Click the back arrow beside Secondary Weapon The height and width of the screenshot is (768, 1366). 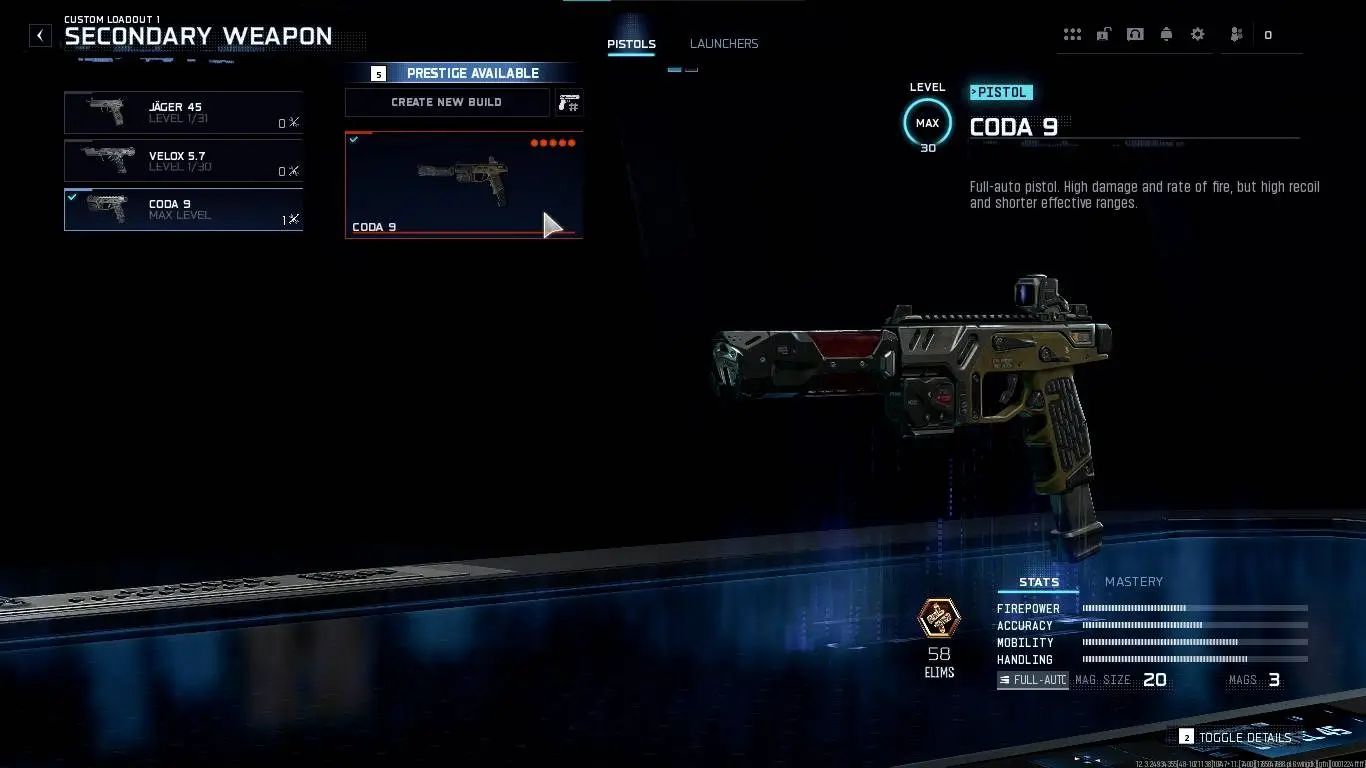[x=40, y=35]
